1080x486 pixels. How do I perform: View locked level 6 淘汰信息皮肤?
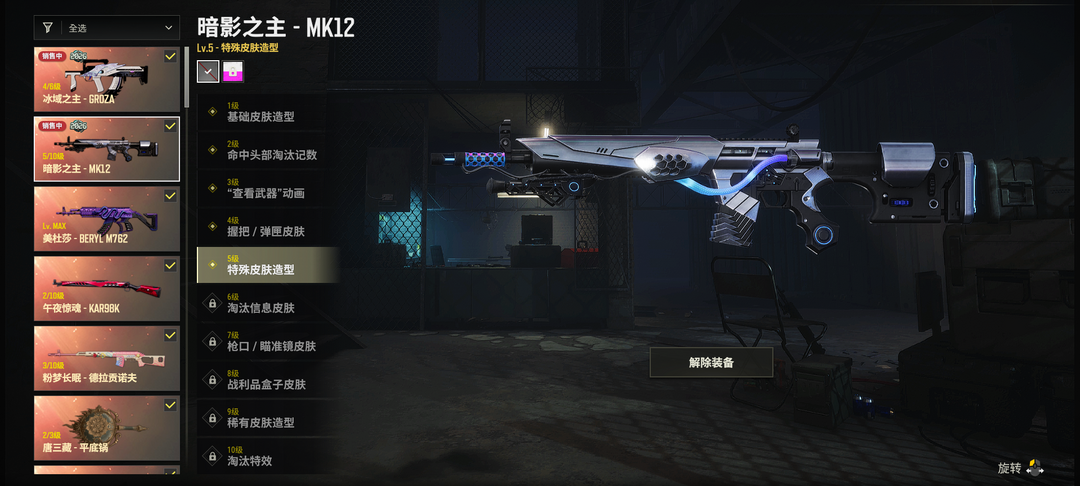[x=267, y=303]
